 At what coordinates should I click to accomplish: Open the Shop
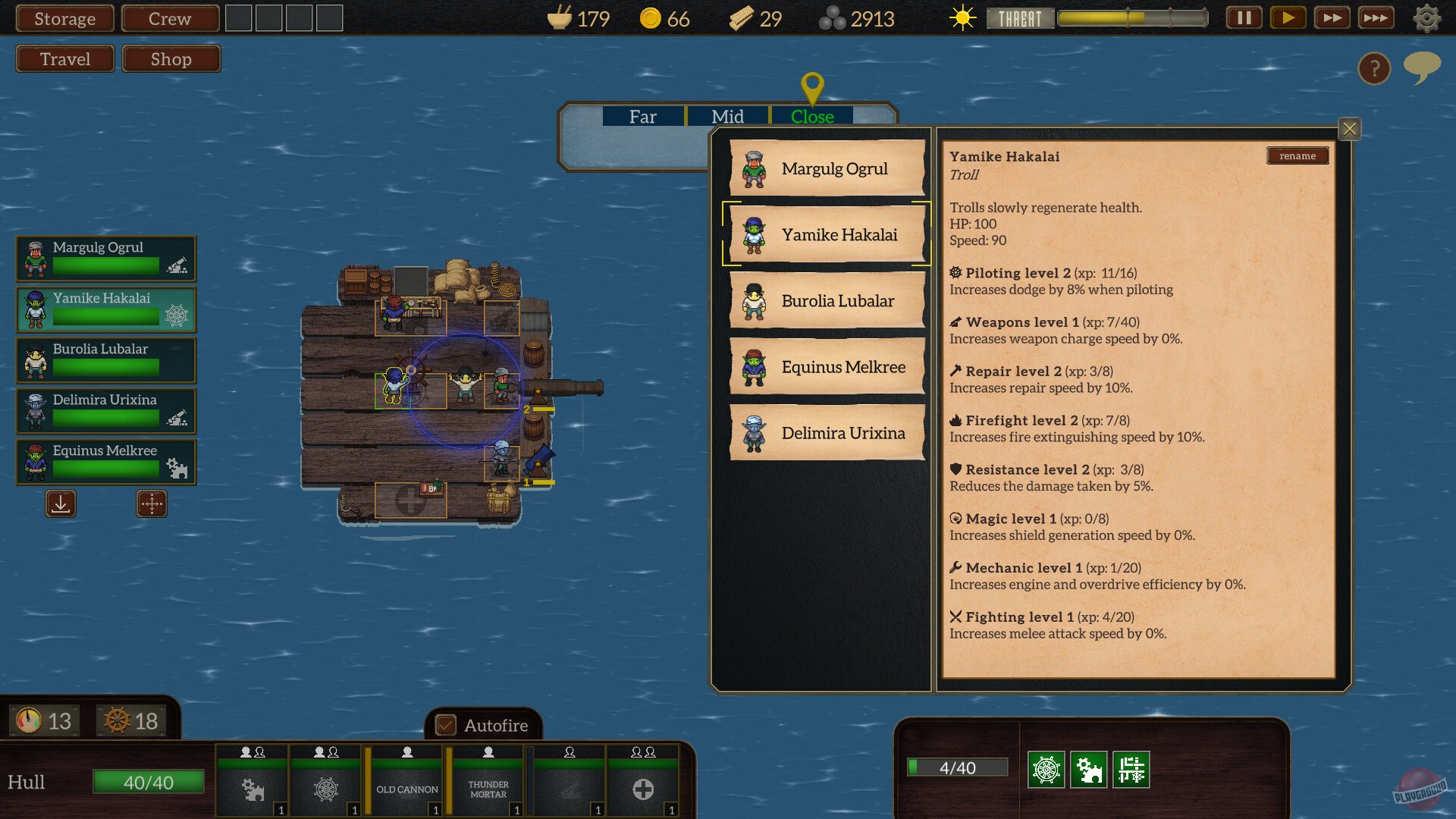tap(171, 58)
